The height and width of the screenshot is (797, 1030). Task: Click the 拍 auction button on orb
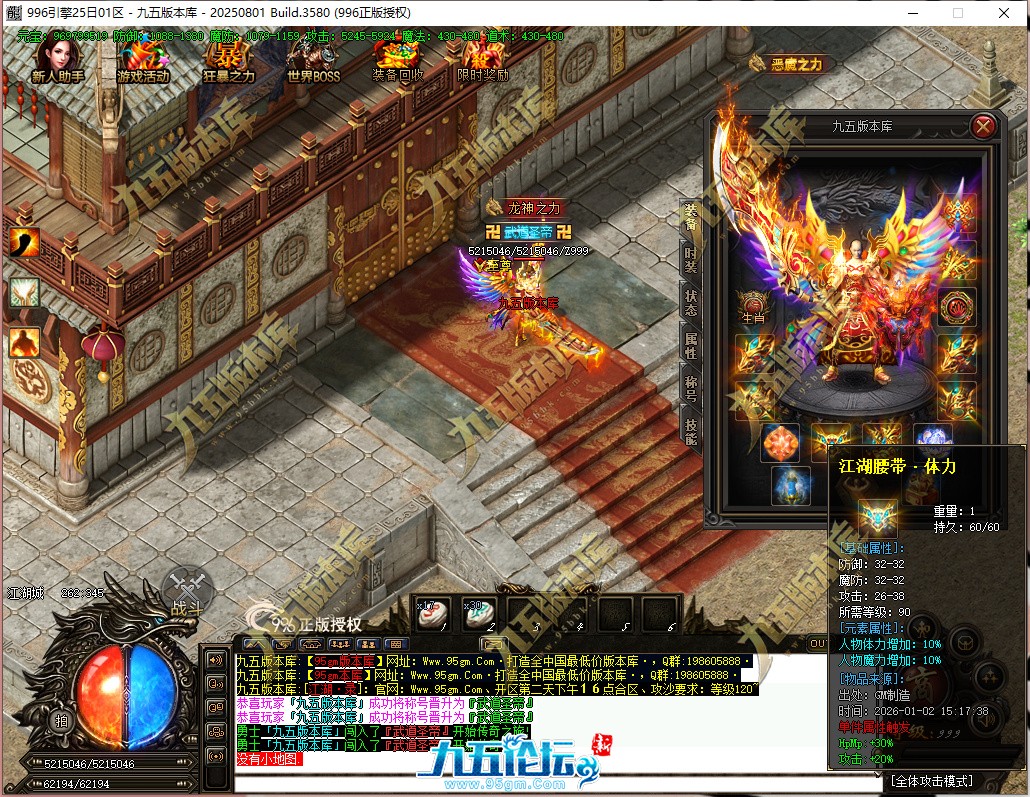coord(63,721)
